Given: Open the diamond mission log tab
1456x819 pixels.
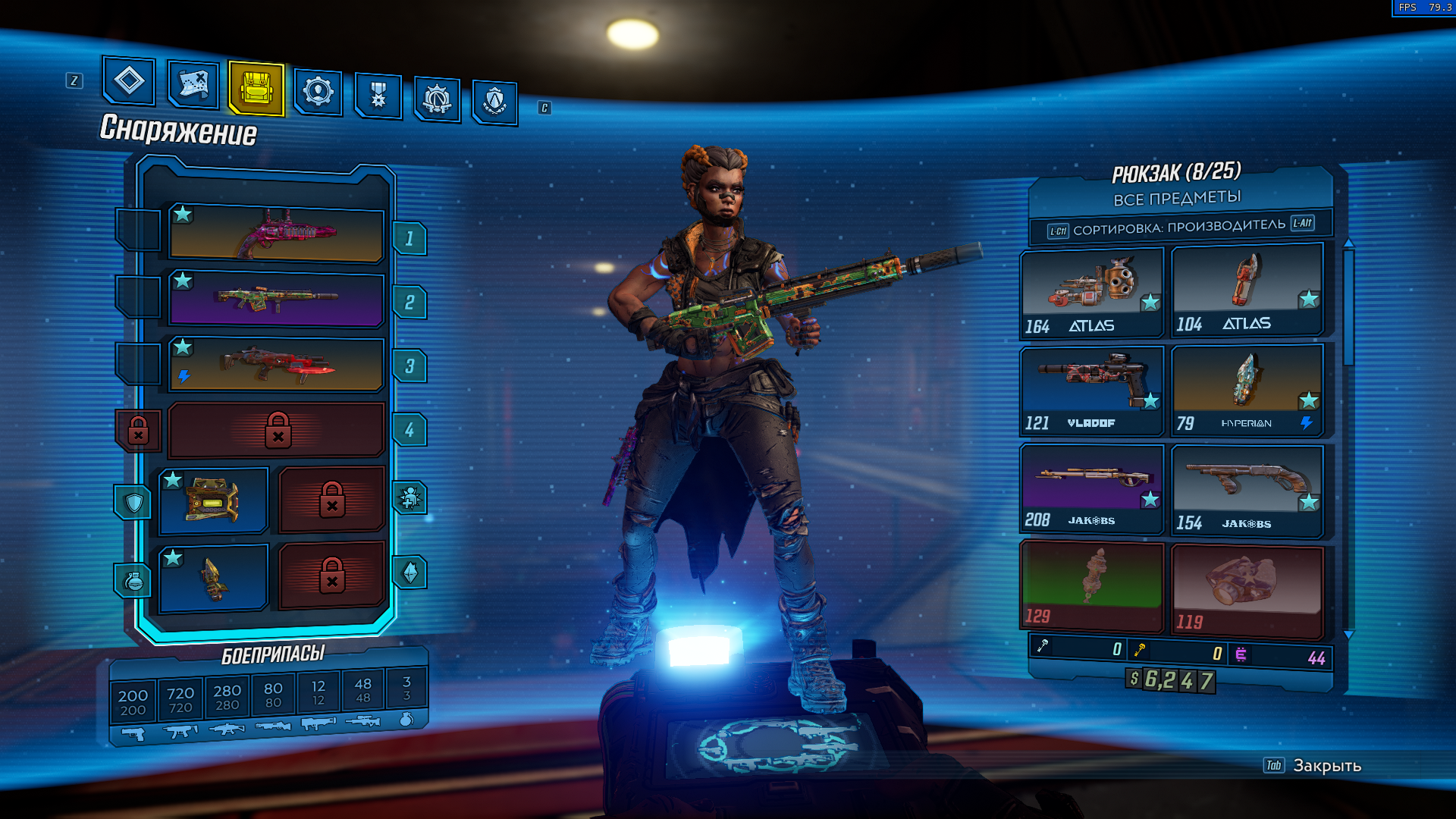Looking at the screenshot, I should coord(129,80).
